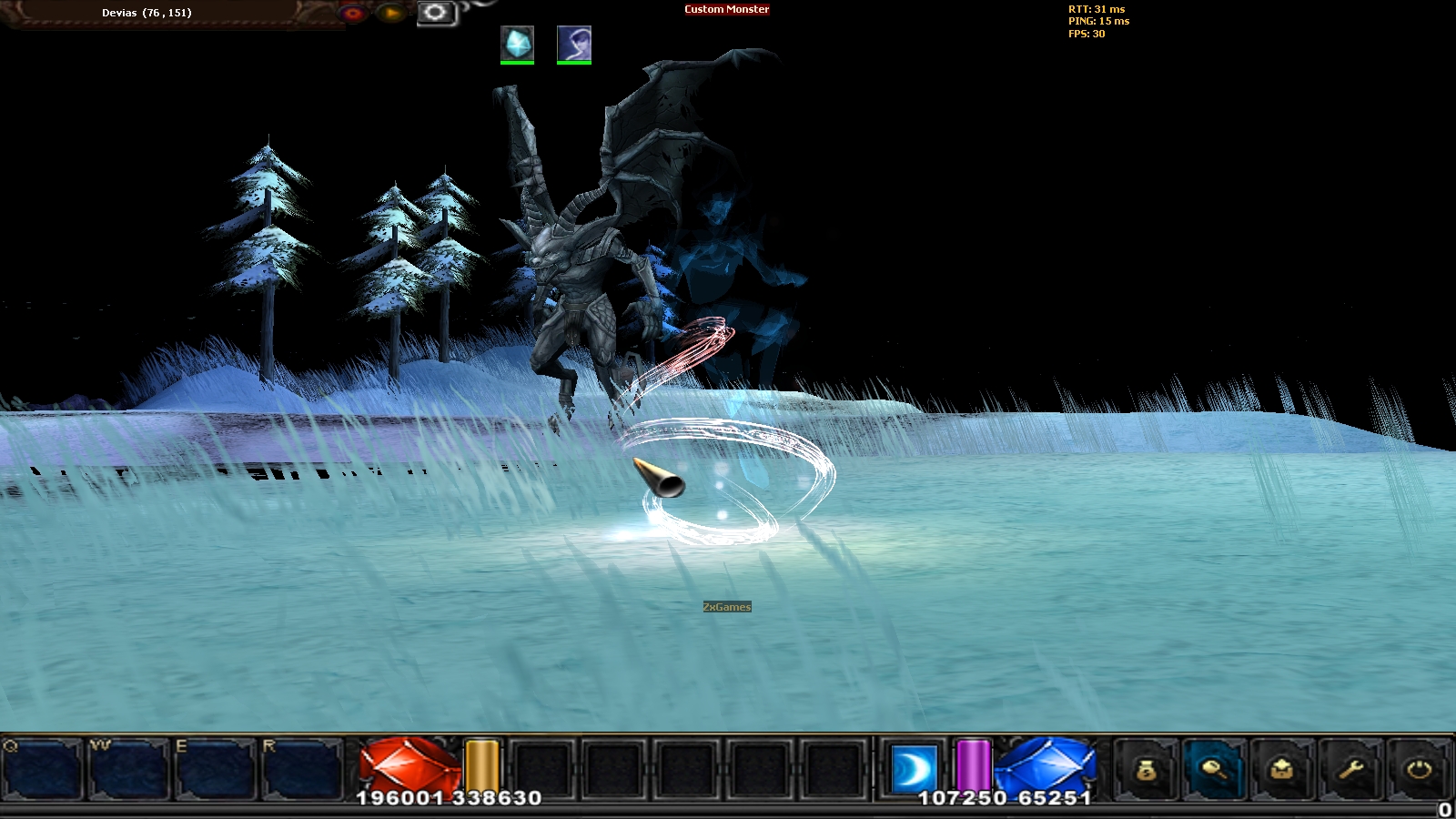Click the W hotkey slot
This screenshot has height=819, width=1456.
click(x=128, y=769)
